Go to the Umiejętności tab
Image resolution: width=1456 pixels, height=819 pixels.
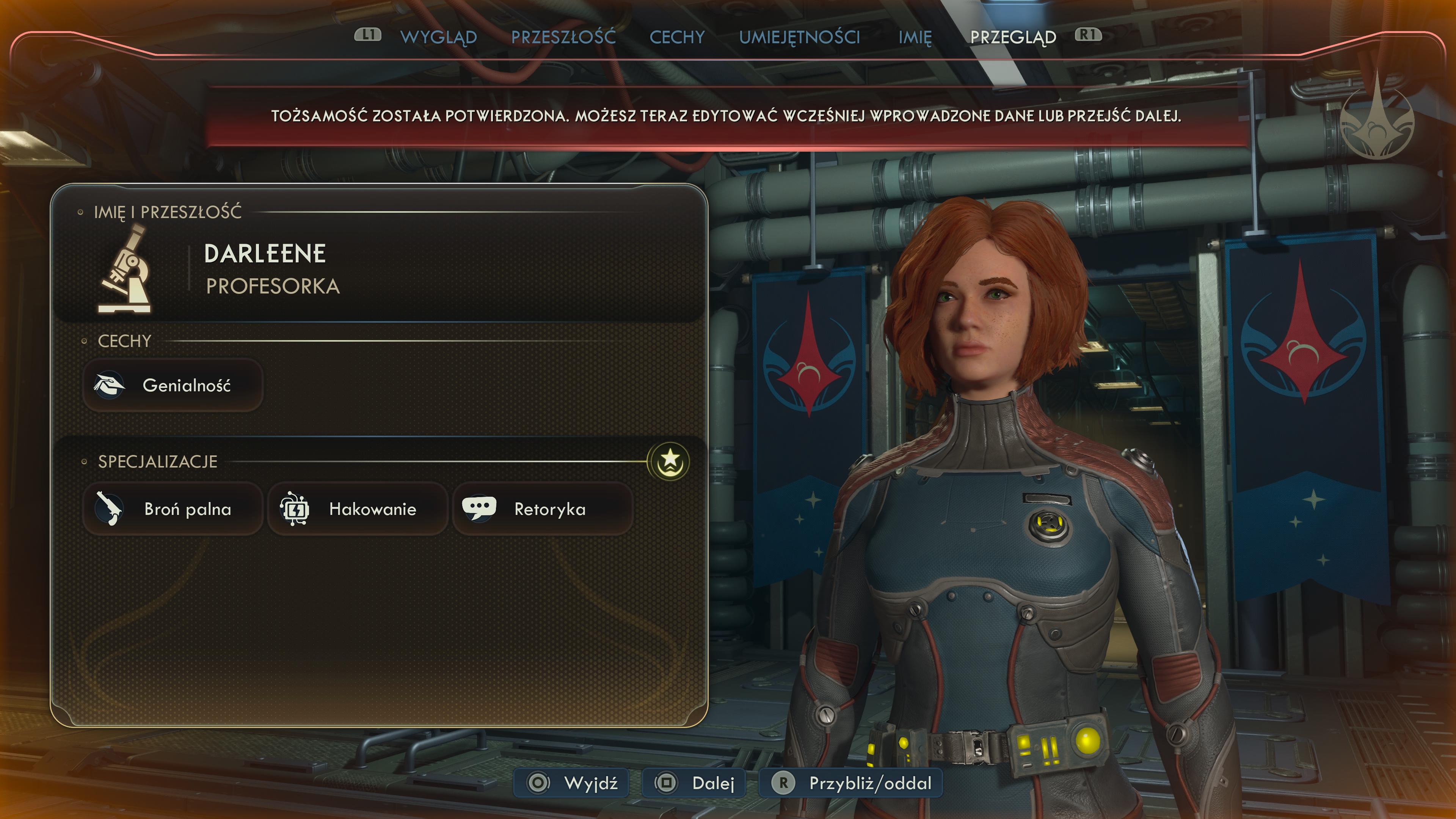point(799,37)
